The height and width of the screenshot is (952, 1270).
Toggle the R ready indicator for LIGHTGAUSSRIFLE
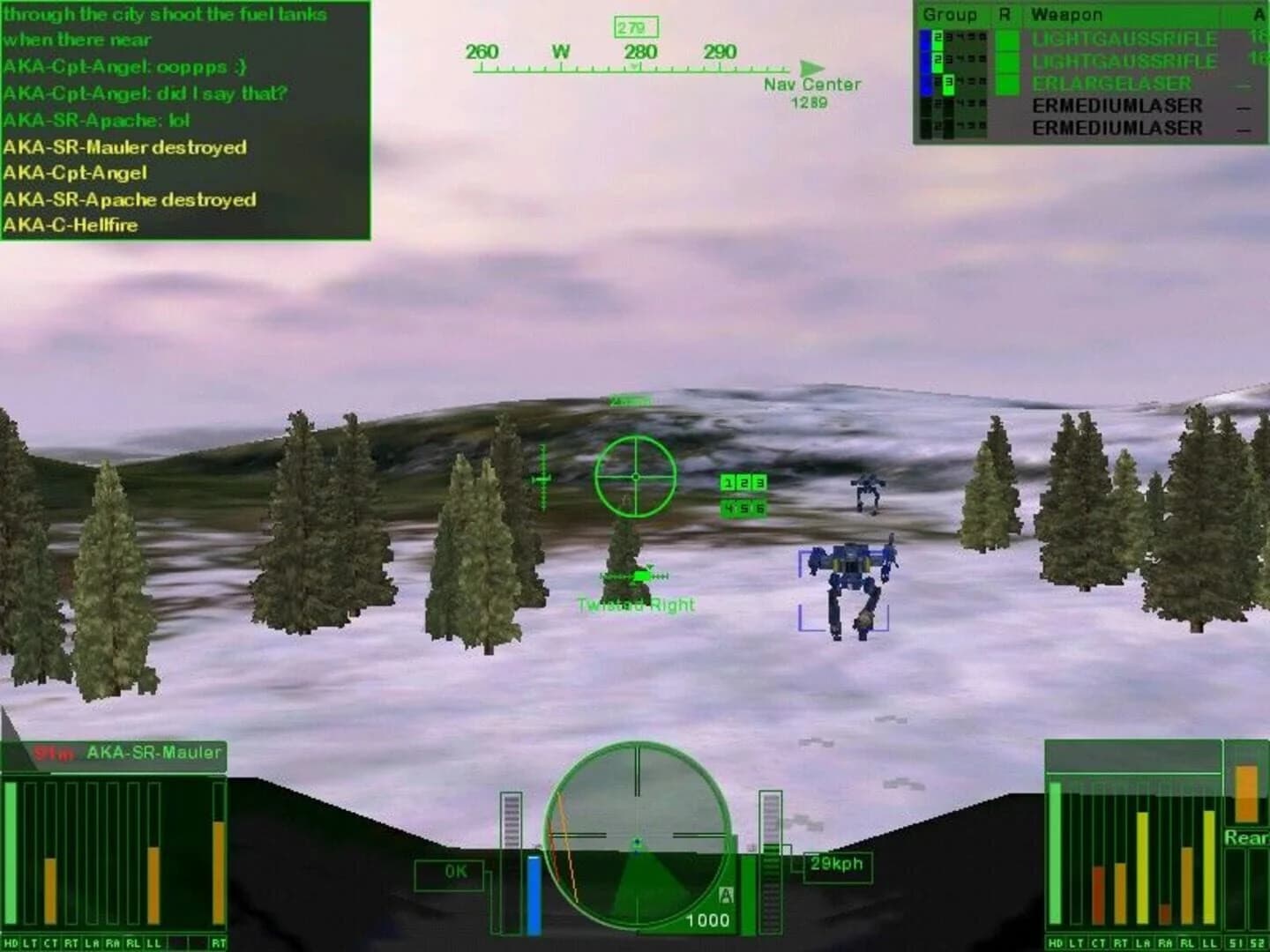click(1006, 39)
